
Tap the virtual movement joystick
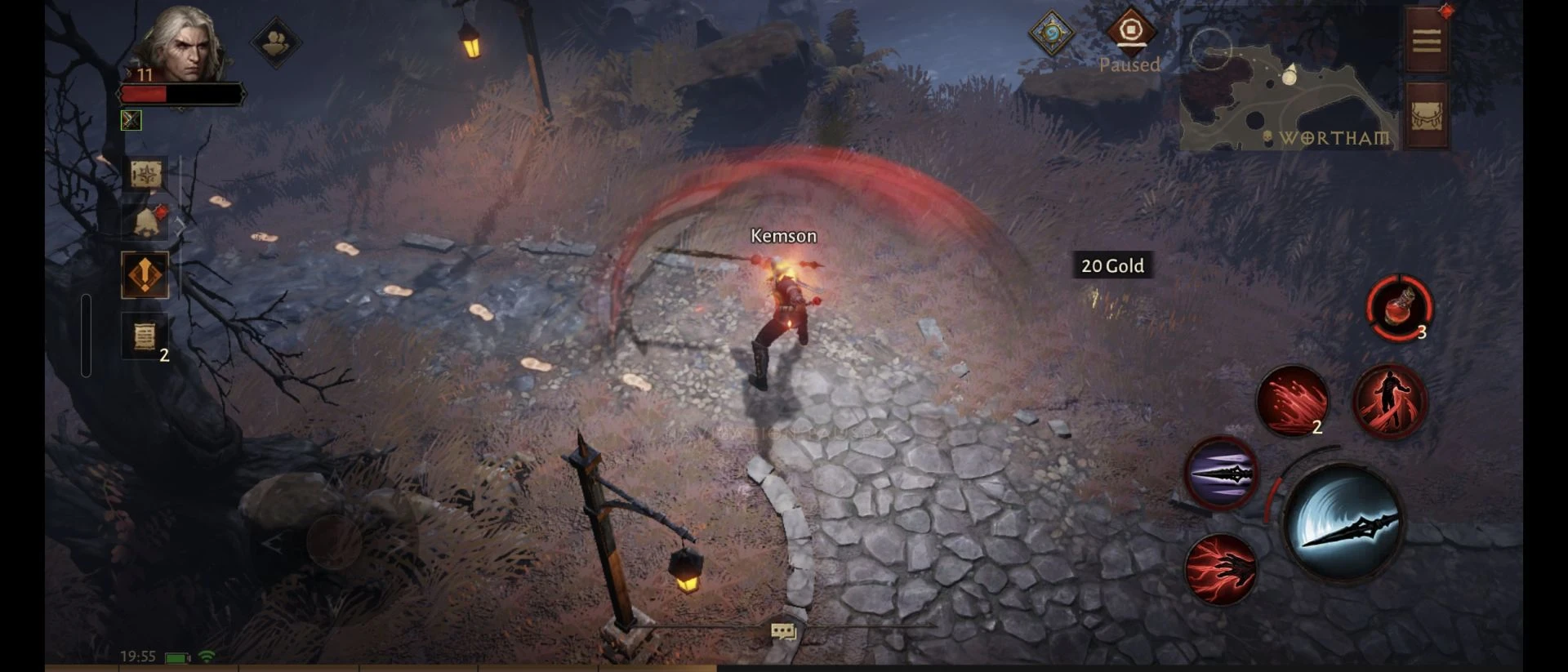click(x=333, y=541)
